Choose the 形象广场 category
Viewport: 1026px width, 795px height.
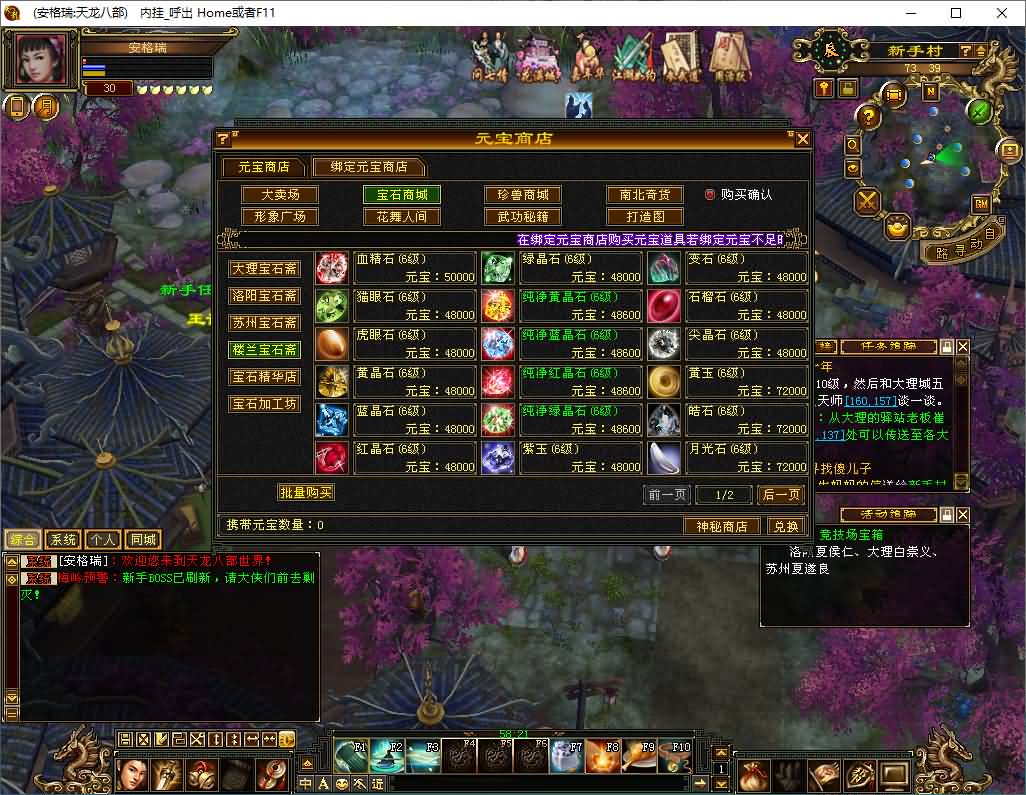pyautogui.click(x=280, y=217)
